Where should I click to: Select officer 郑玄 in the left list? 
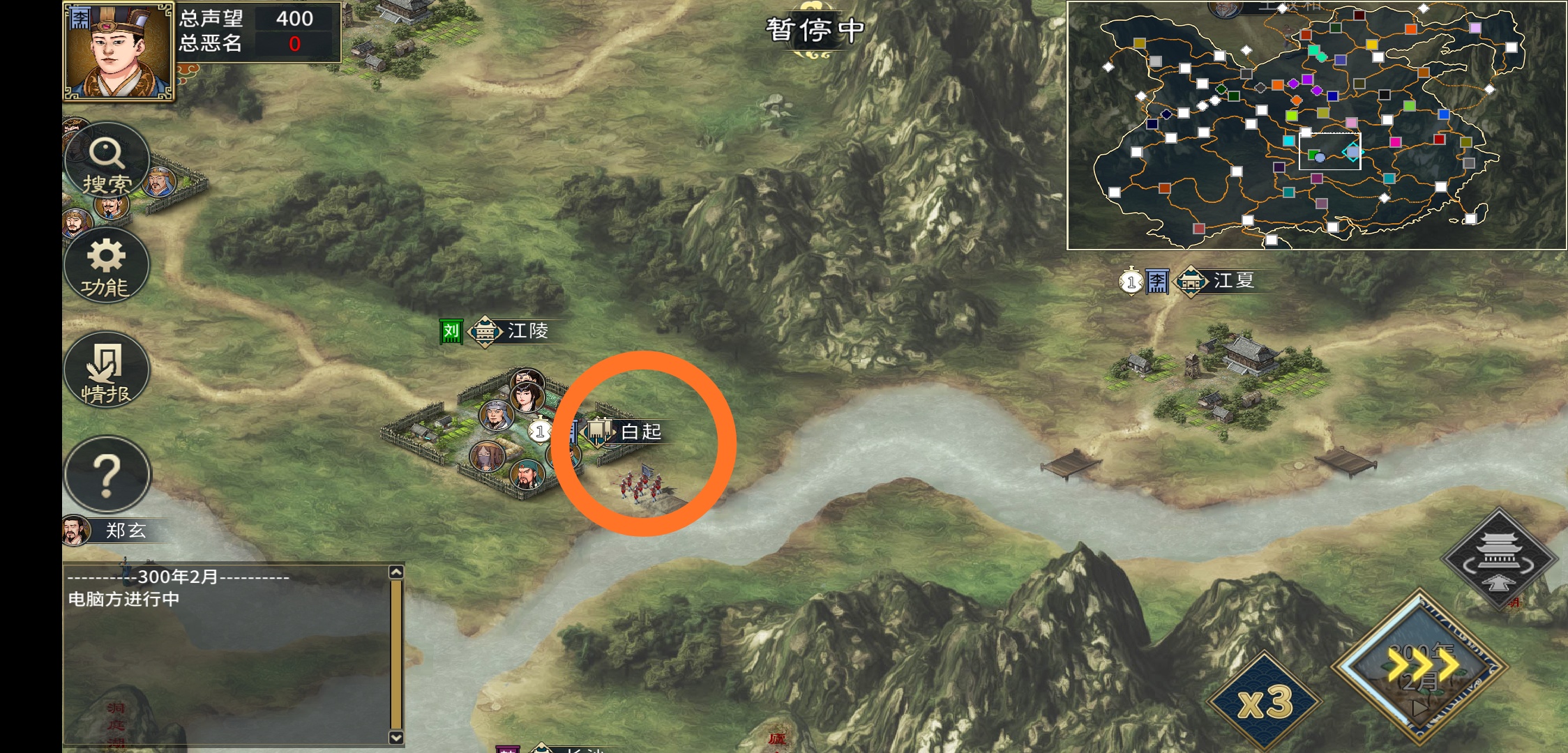(x=123, y=531)
